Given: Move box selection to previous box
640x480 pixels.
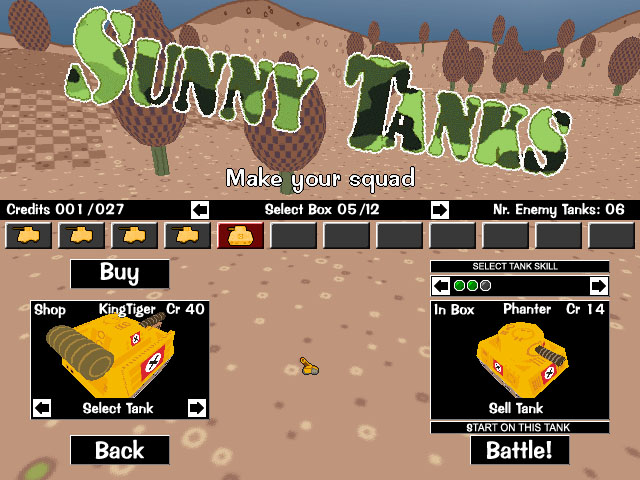Looking at the screenshot, I should (x=200, y=210).
